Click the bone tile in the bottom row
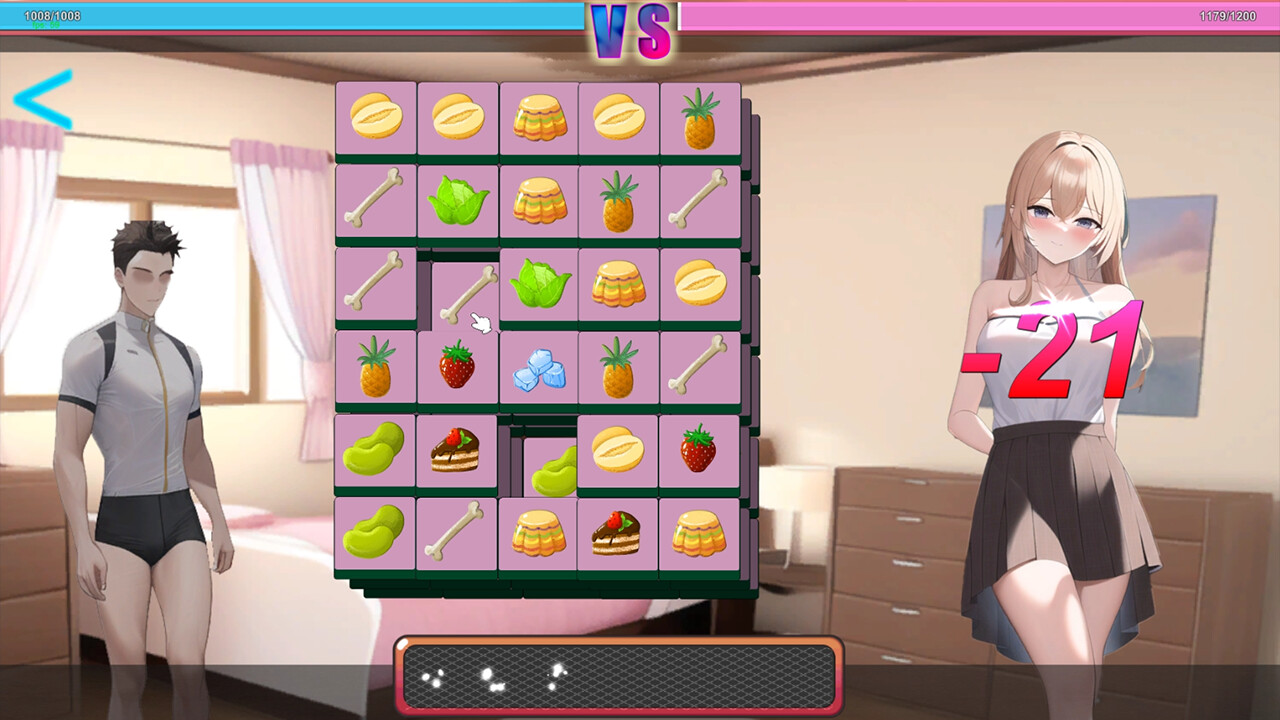Screen dimensions: 1280x720 [457, 533]
